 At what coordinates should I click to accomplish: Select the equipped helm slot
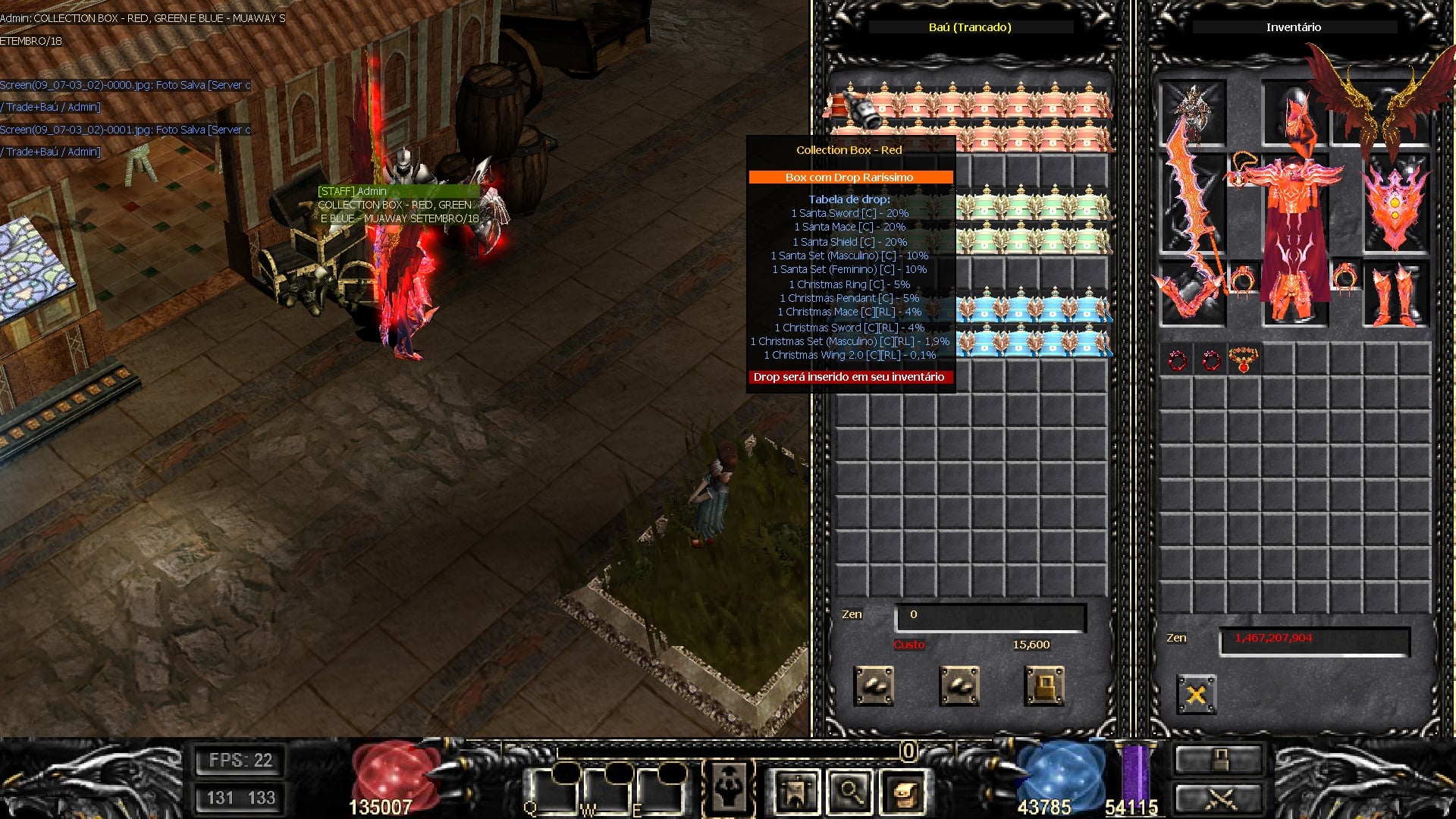click(x=1294, y=112)
